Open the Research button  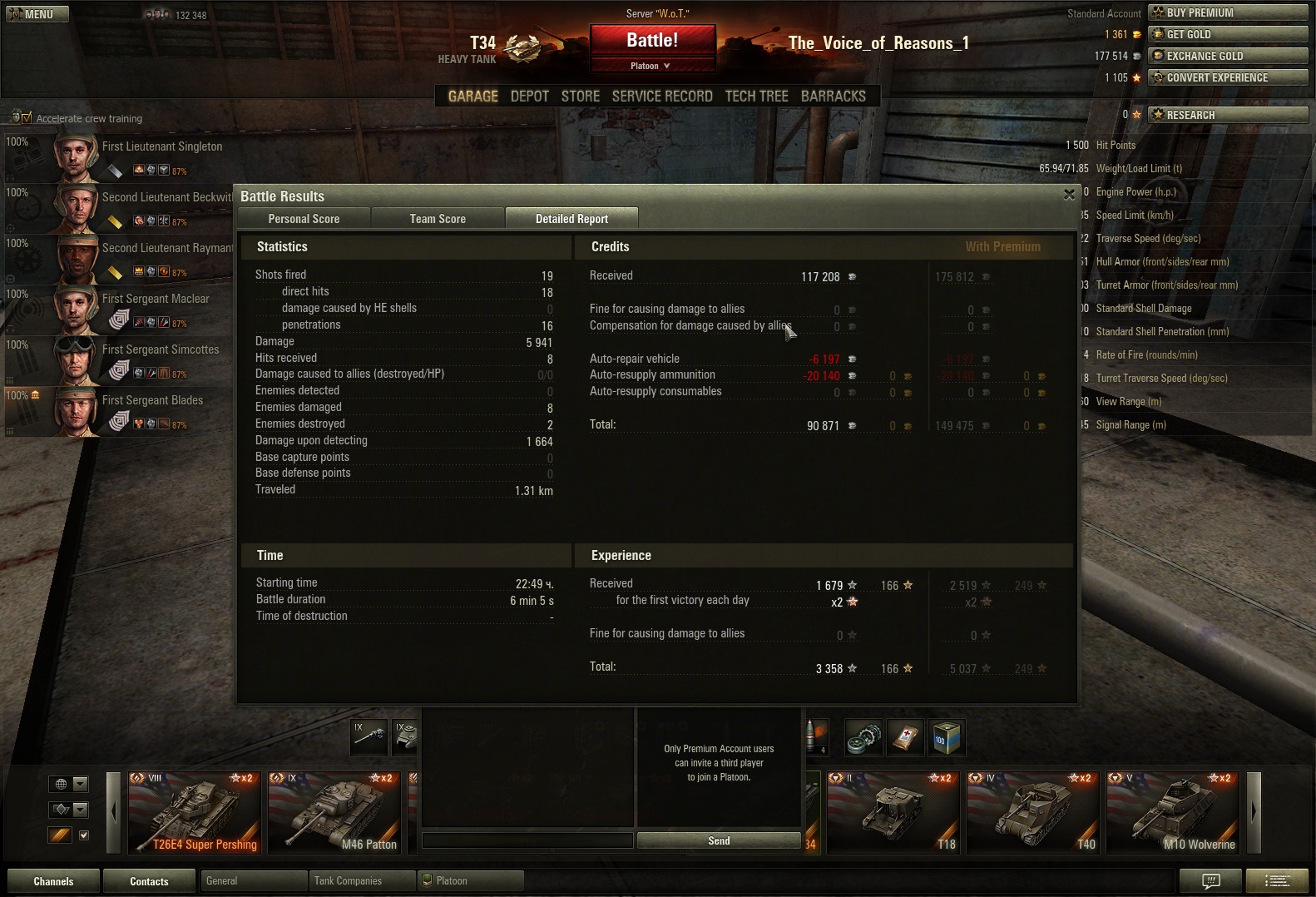pyautogui.click(x=1228, y=115)
